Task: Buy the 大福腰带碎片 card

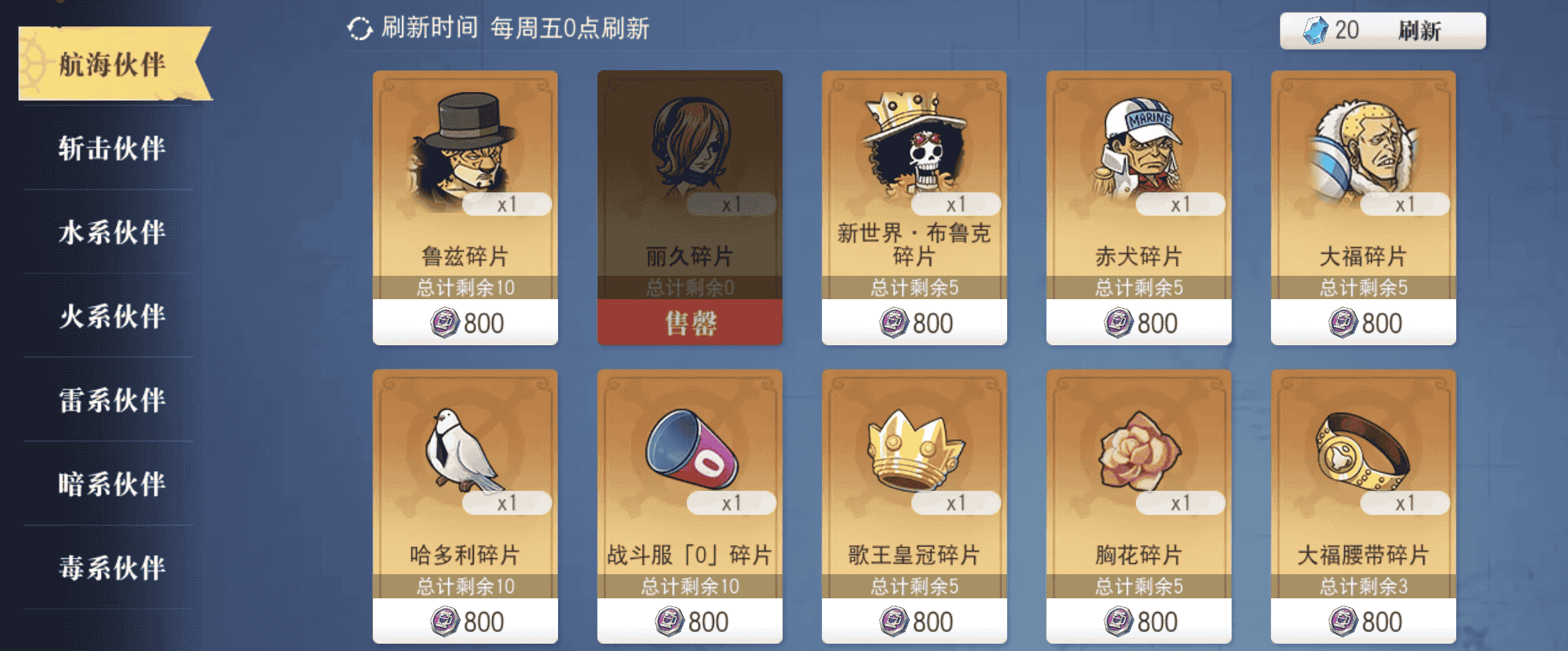Action: pos(1363,505)
